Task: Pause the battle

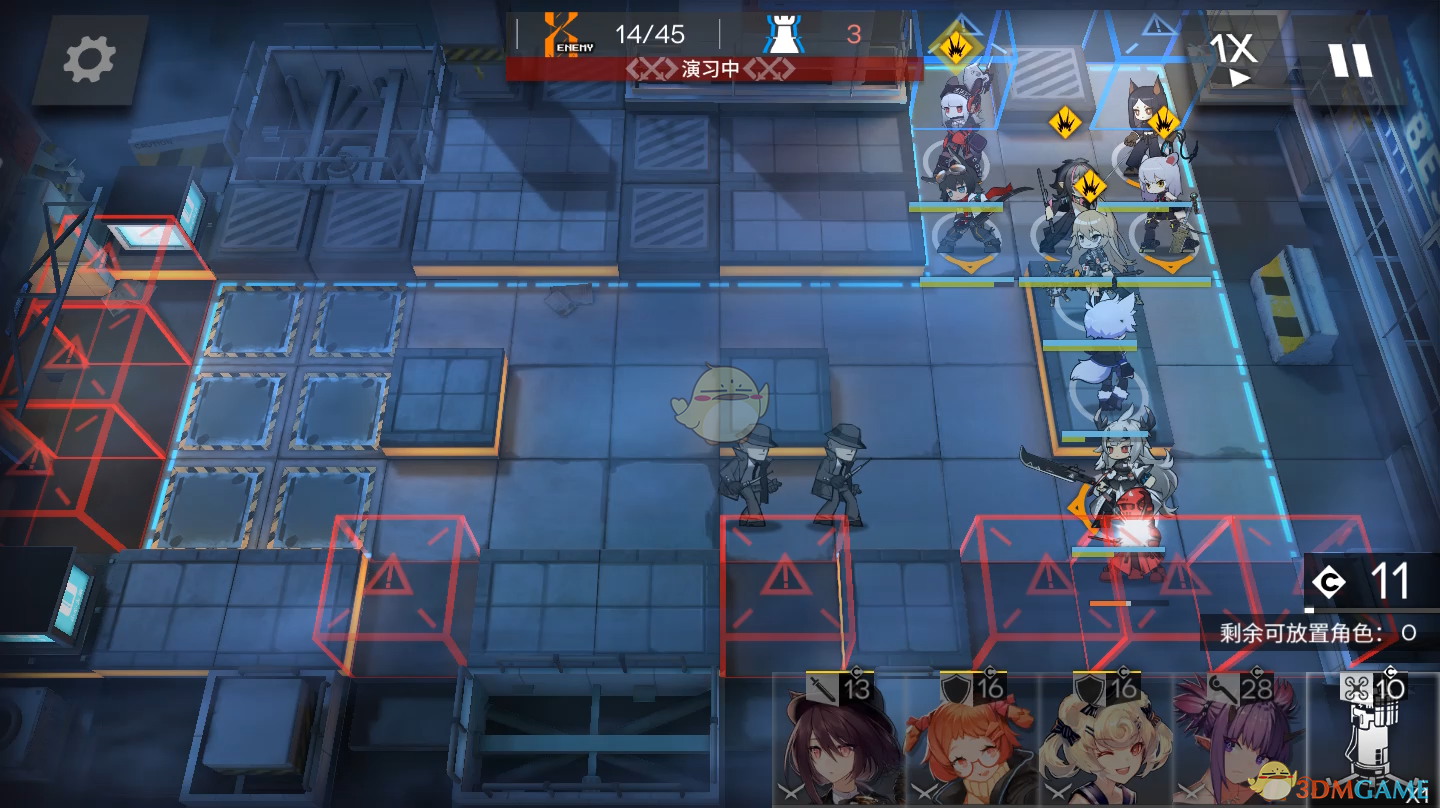Action: (1349, 60)
